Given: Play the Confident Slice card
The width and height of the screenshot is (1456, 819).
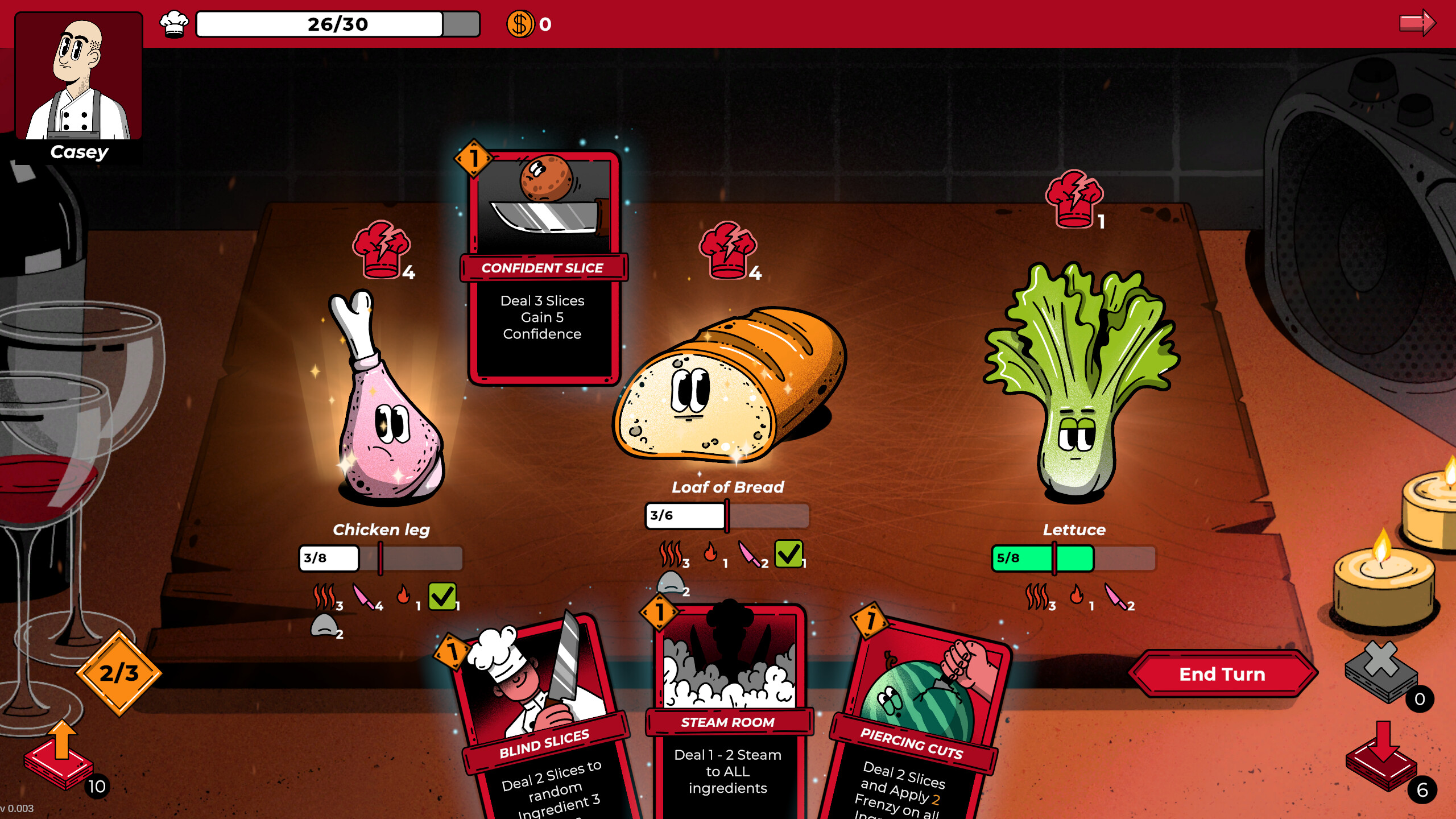Looking at the screenshot, I should coord(541,267).
